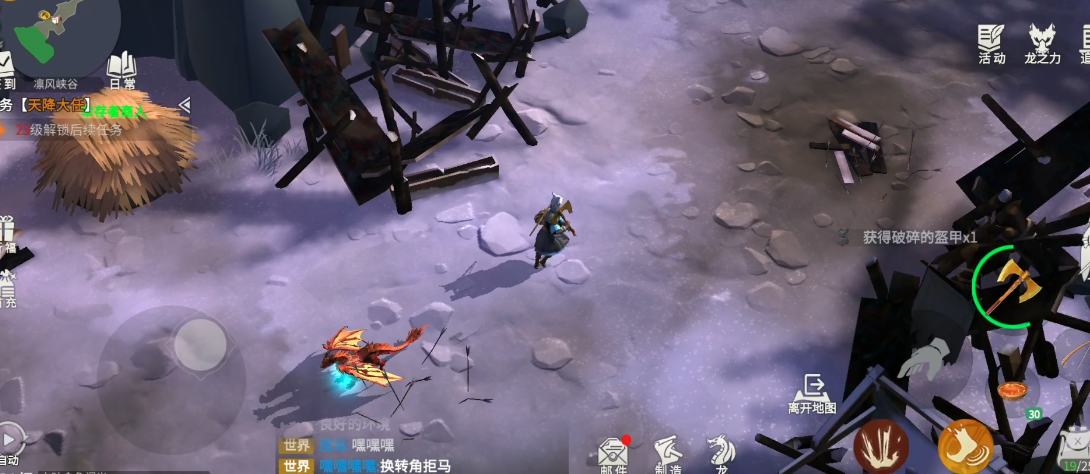Image resolution: width=1090 pixels, height=474 pixels.
Task: Activate the ground smash skill
Action: (881, 445)
